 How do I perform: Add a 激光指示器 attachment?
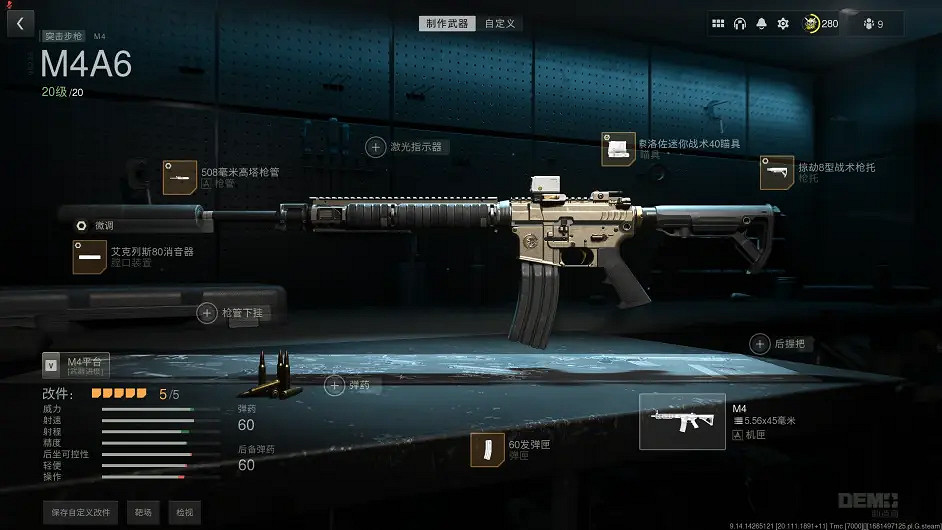[376, 147]
